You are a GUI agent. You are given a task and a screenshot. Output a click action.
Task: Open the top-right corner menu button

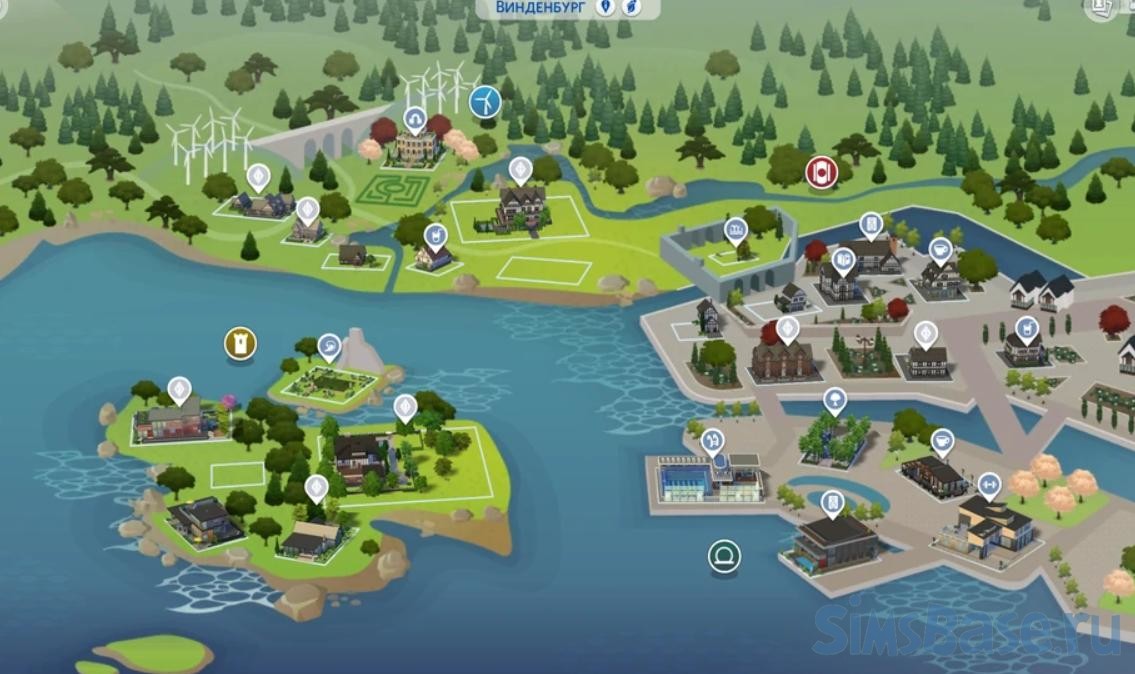click(1104, 8)
